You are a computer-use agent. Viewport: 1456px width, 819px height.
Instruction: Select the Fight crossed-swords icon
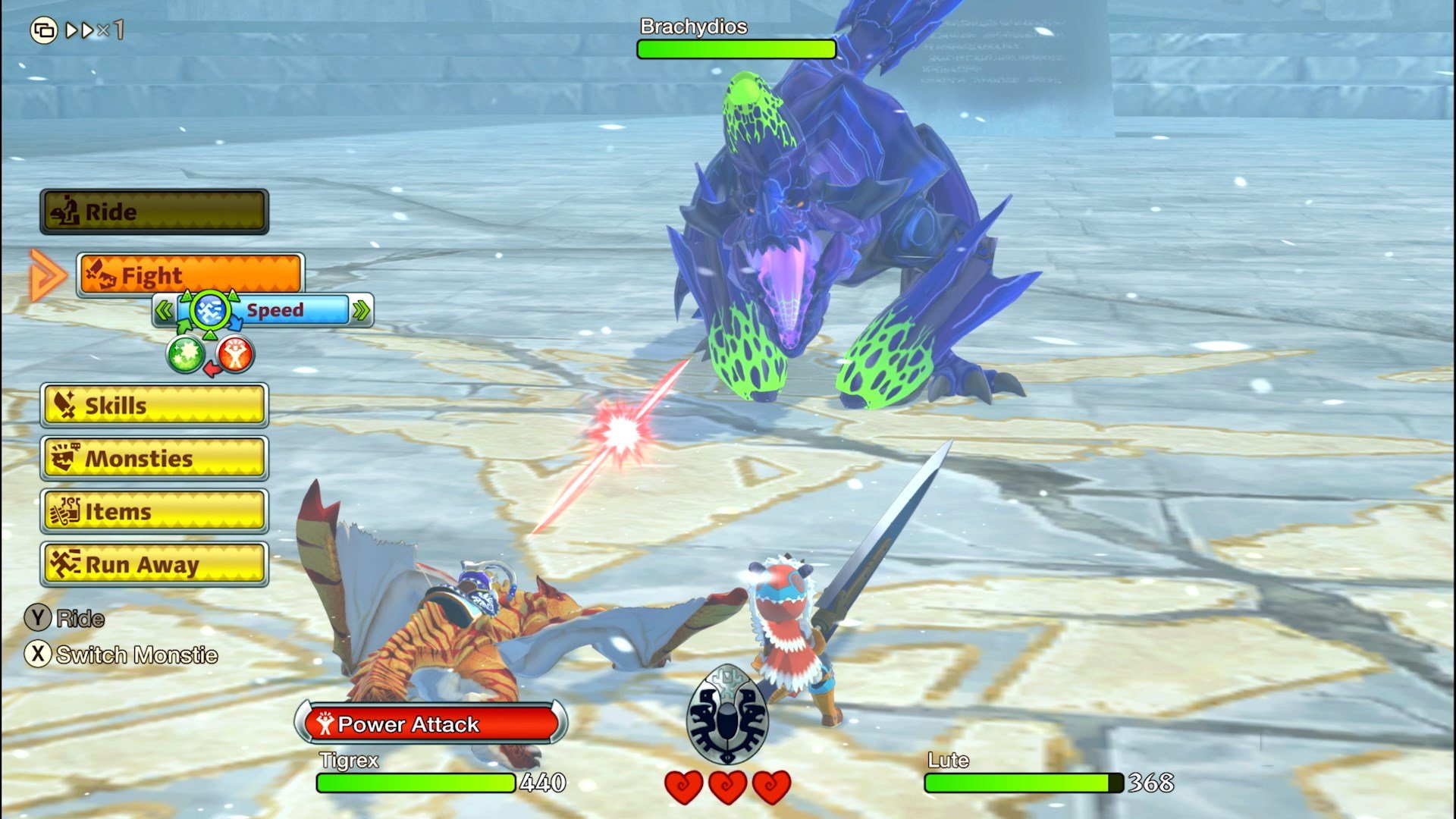click(102, 275)
